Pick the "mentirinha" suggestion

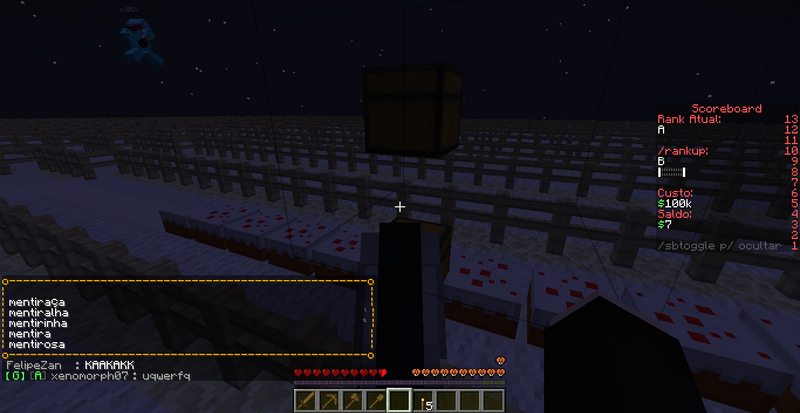click(38, 322)
